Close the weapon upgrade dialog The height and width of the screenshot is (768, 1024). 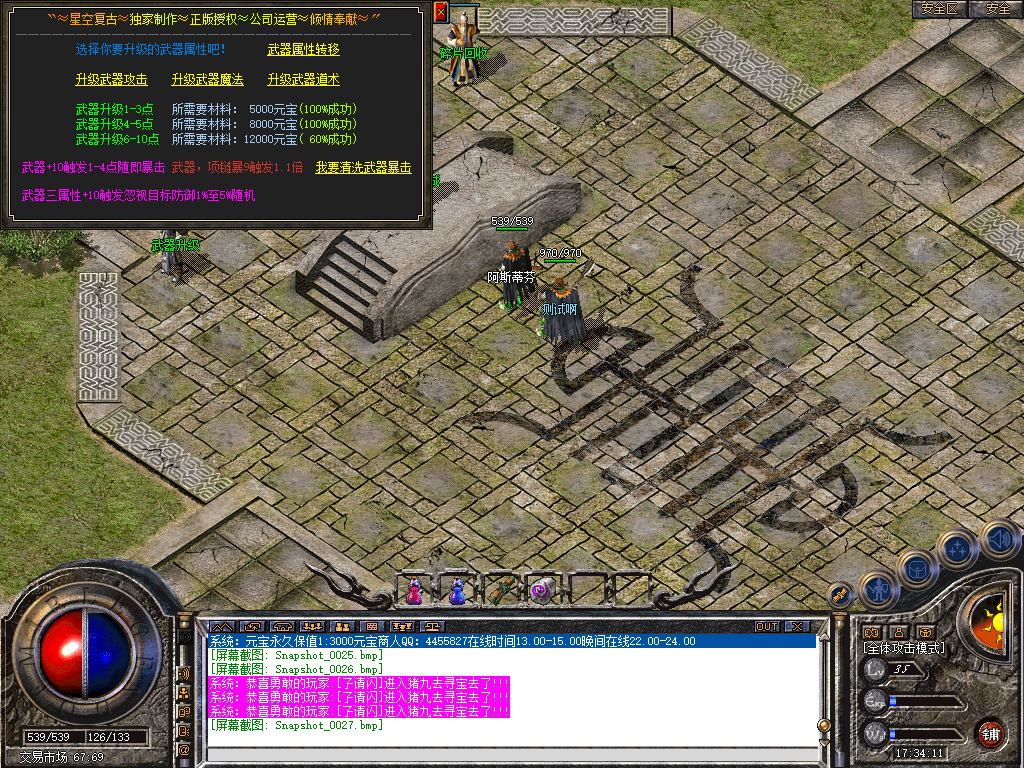[x=441, y=13]
